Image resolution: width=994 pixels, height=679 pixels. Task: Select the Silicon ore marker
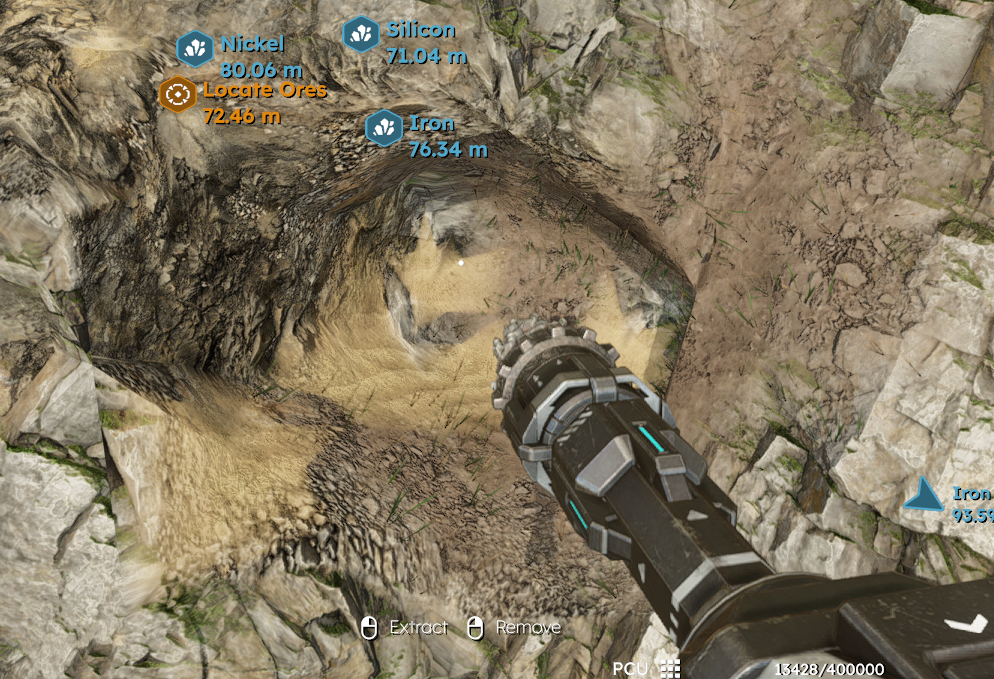coord(360,35)
